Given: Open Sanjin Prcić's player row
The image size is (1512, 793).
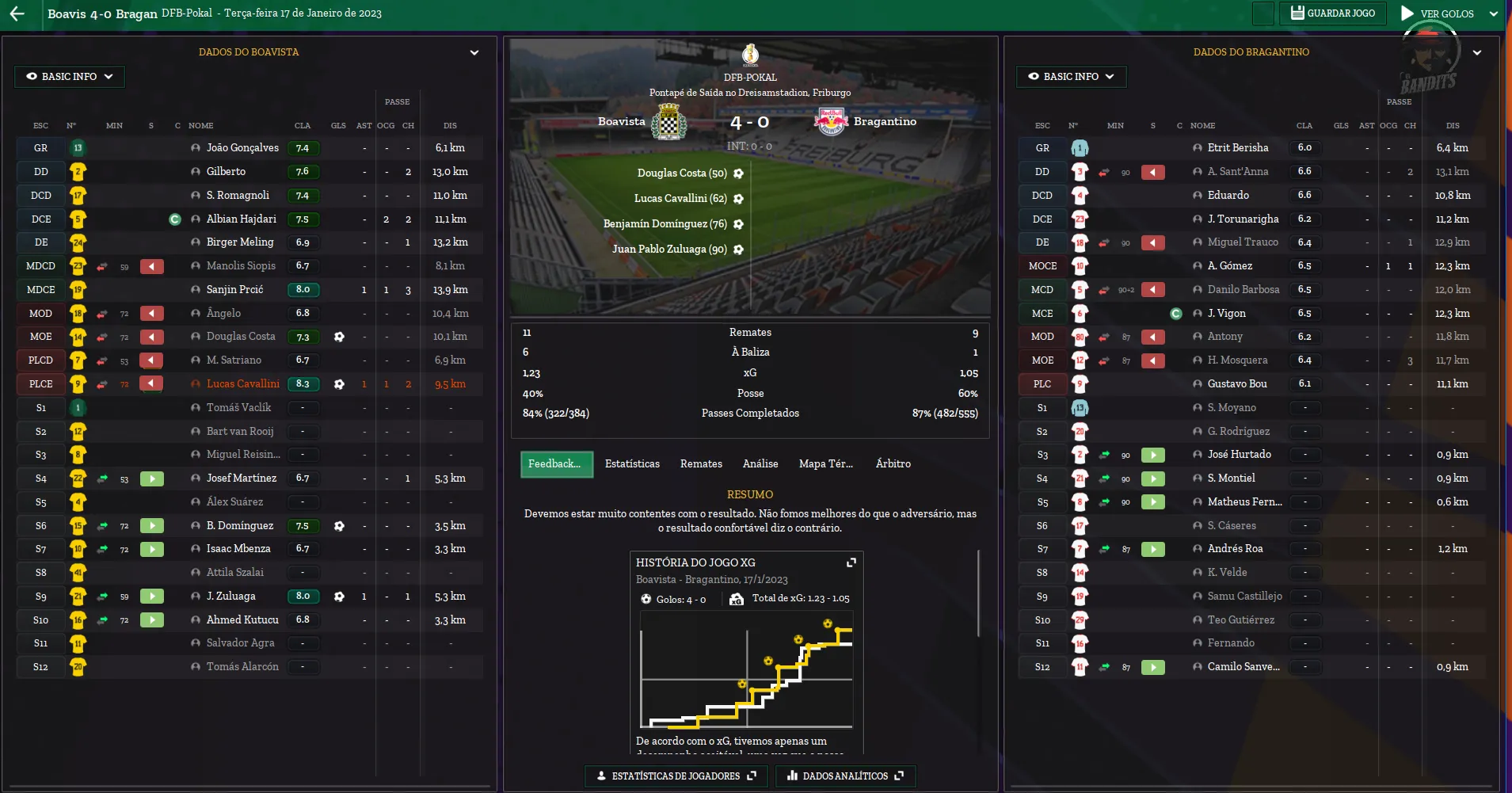Looking at the screenshot, I should pyautogui.click(x=234, y=290).
